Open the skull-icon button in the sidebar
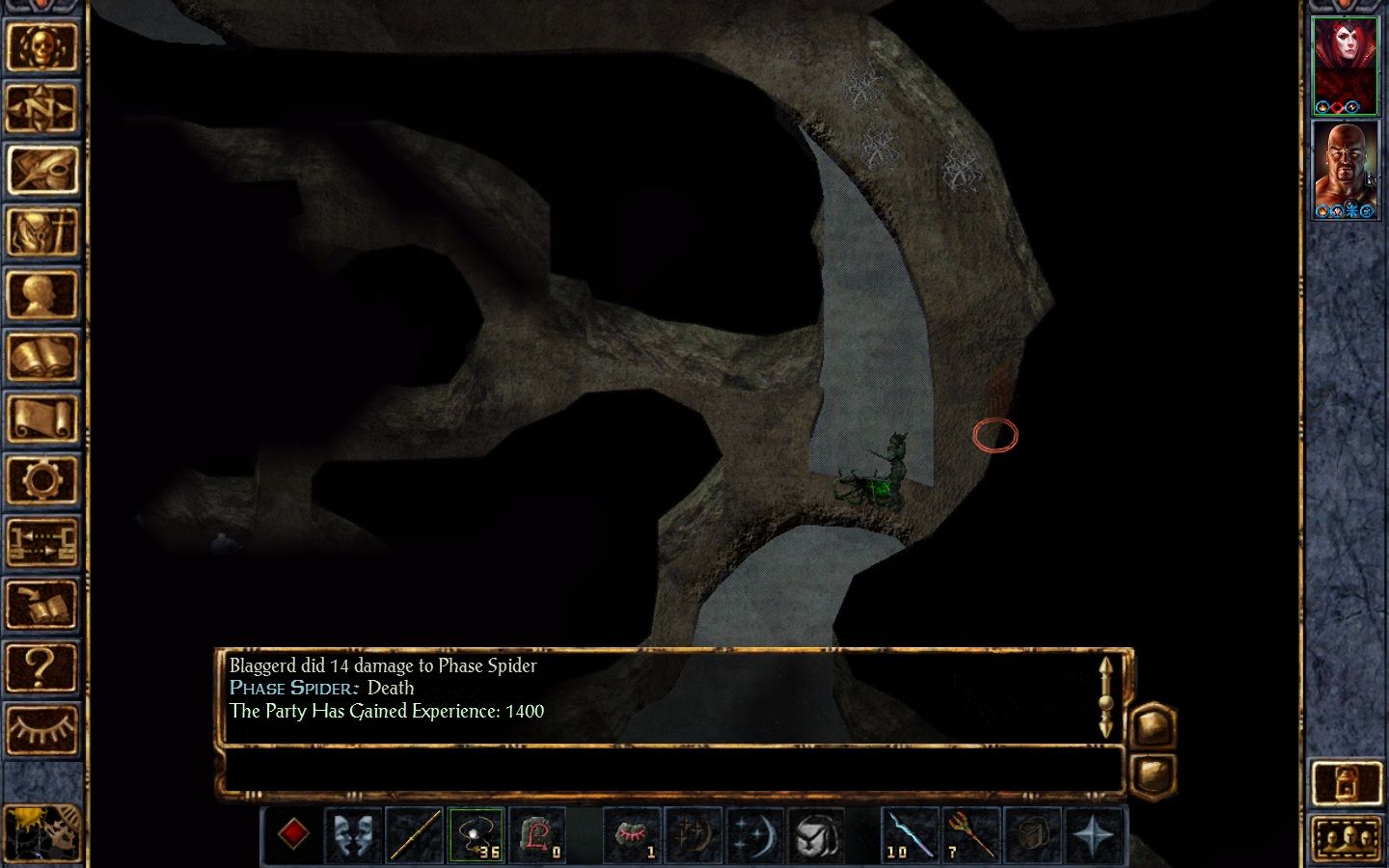This screenshot has width=1389, height=868. pos(41,45)
